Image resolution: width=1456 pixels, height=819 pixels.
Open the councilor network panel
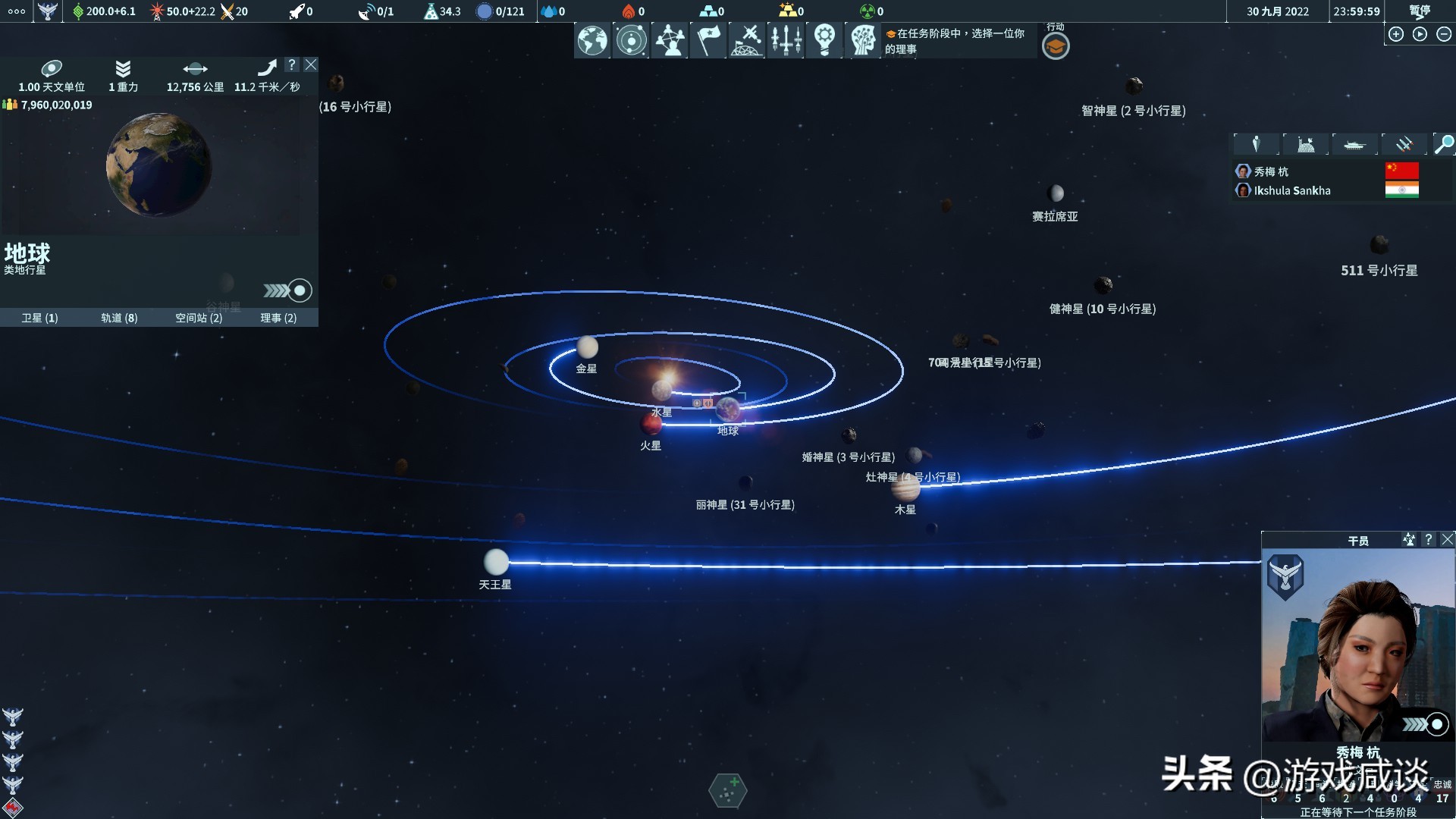point(670,40)
